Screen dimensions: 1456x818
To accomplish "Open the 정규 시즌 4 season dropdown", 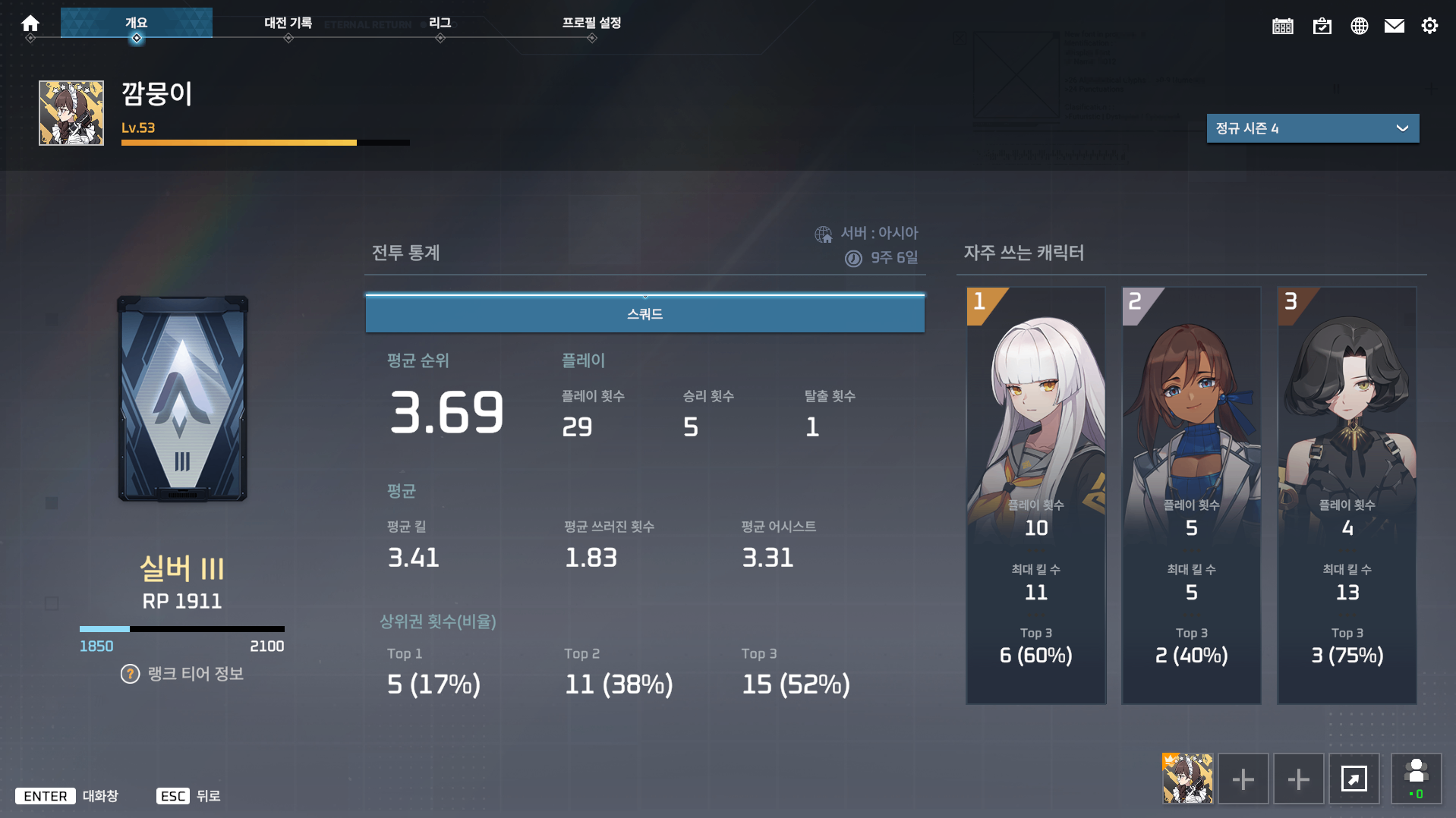I will click(x=1313, y=128).
